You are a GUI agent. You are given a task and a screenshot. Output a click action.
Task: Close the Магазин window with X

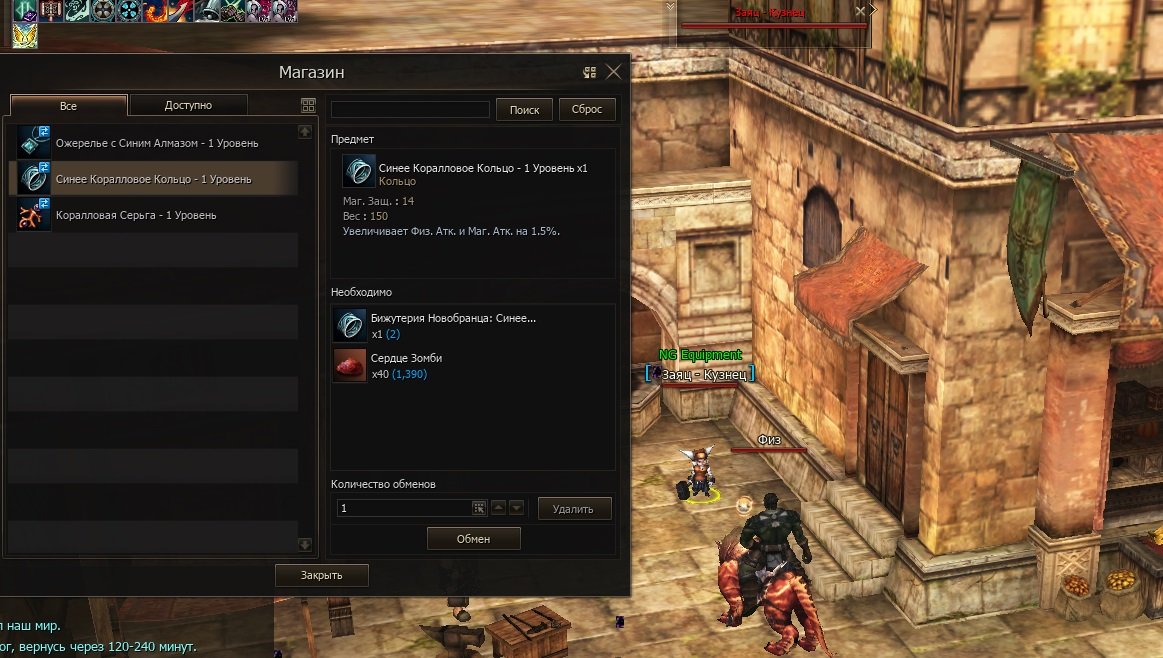point(614,72)
